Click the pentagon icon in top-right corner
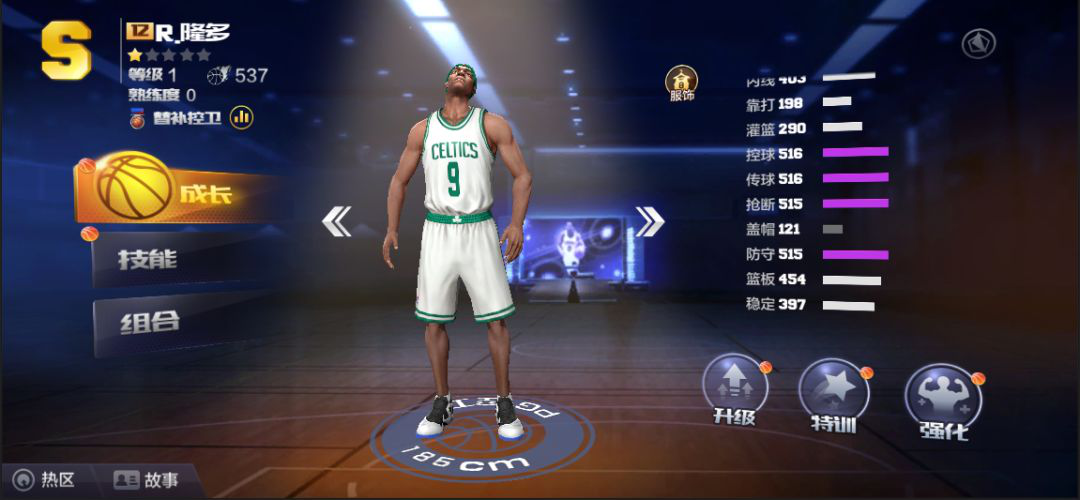The image size is (1080, 500). point(977,44)
